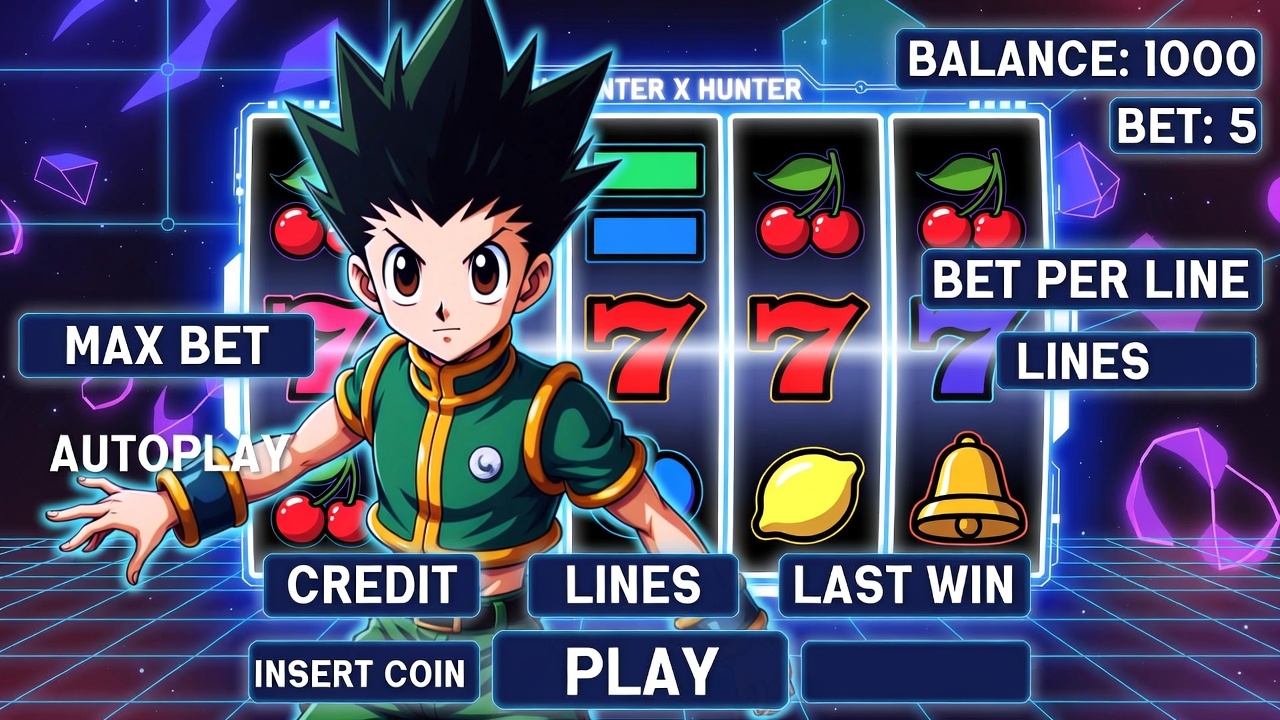
Task: Click the INSERT COIN button
Action: [362, 673]
